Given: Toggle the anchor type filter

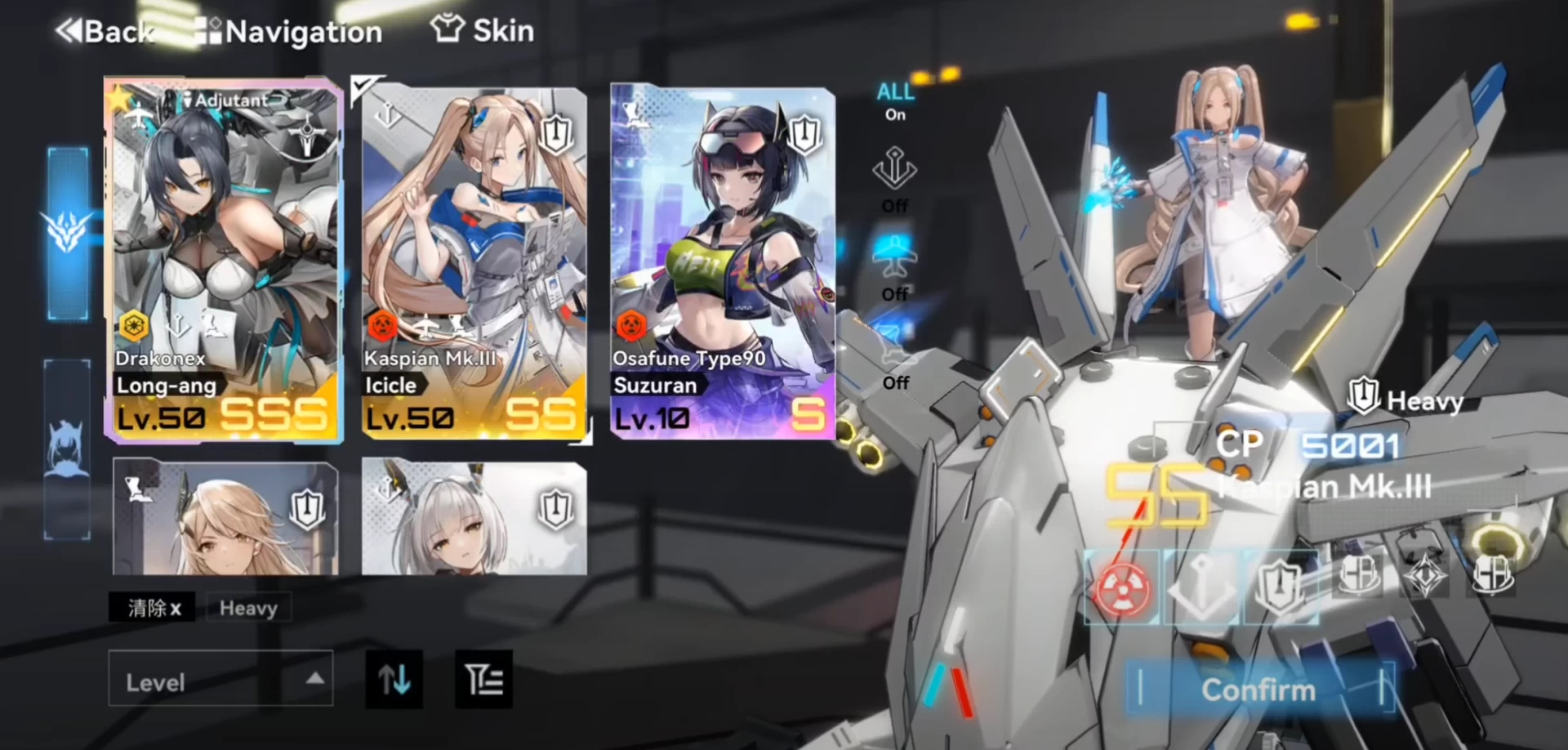Looking at the screenshot, I should click(894, 180).
